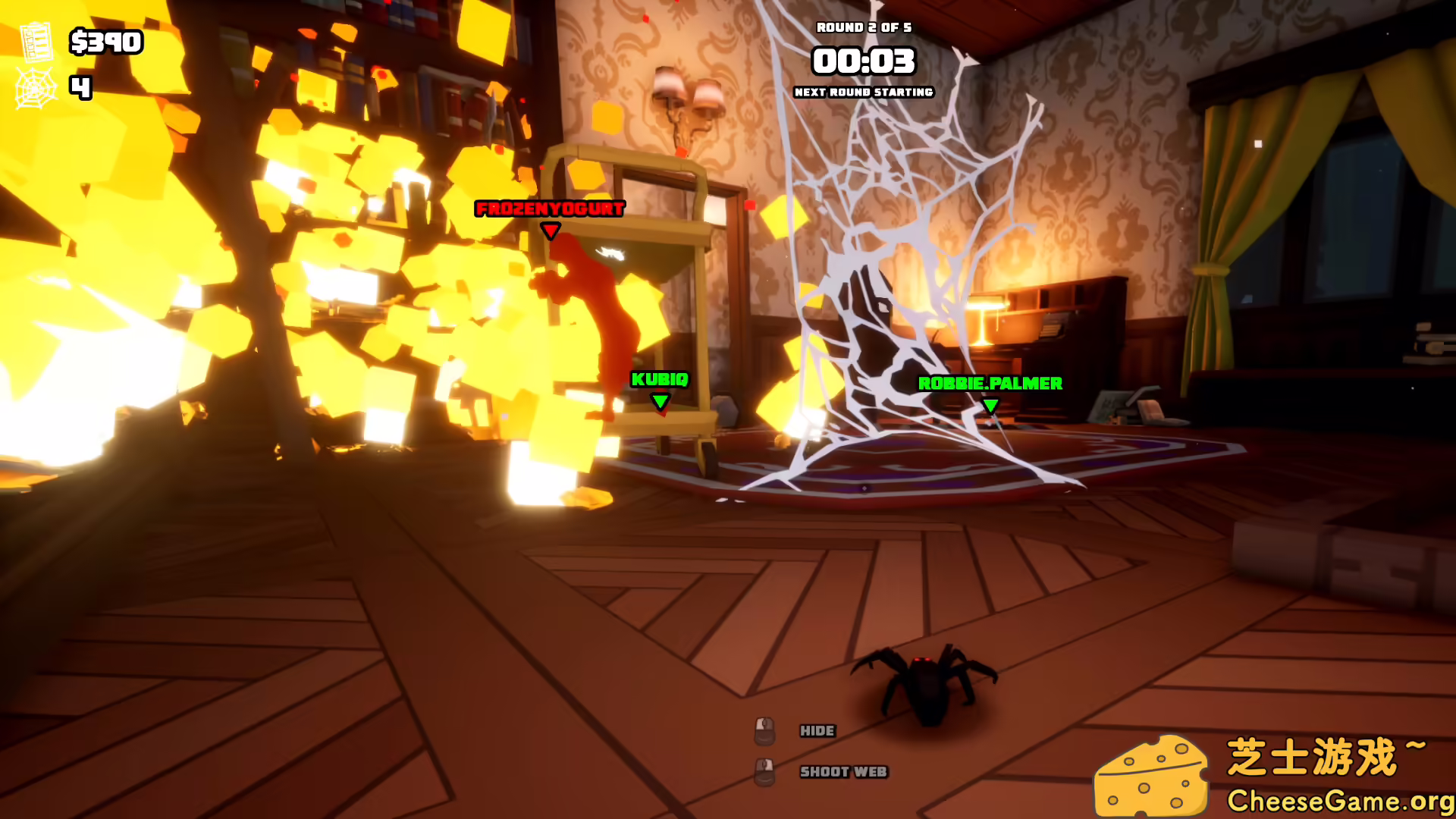Click the mouse icon beside HIDE
This screenshot has height=819, width=1456.
pos(764,730)
